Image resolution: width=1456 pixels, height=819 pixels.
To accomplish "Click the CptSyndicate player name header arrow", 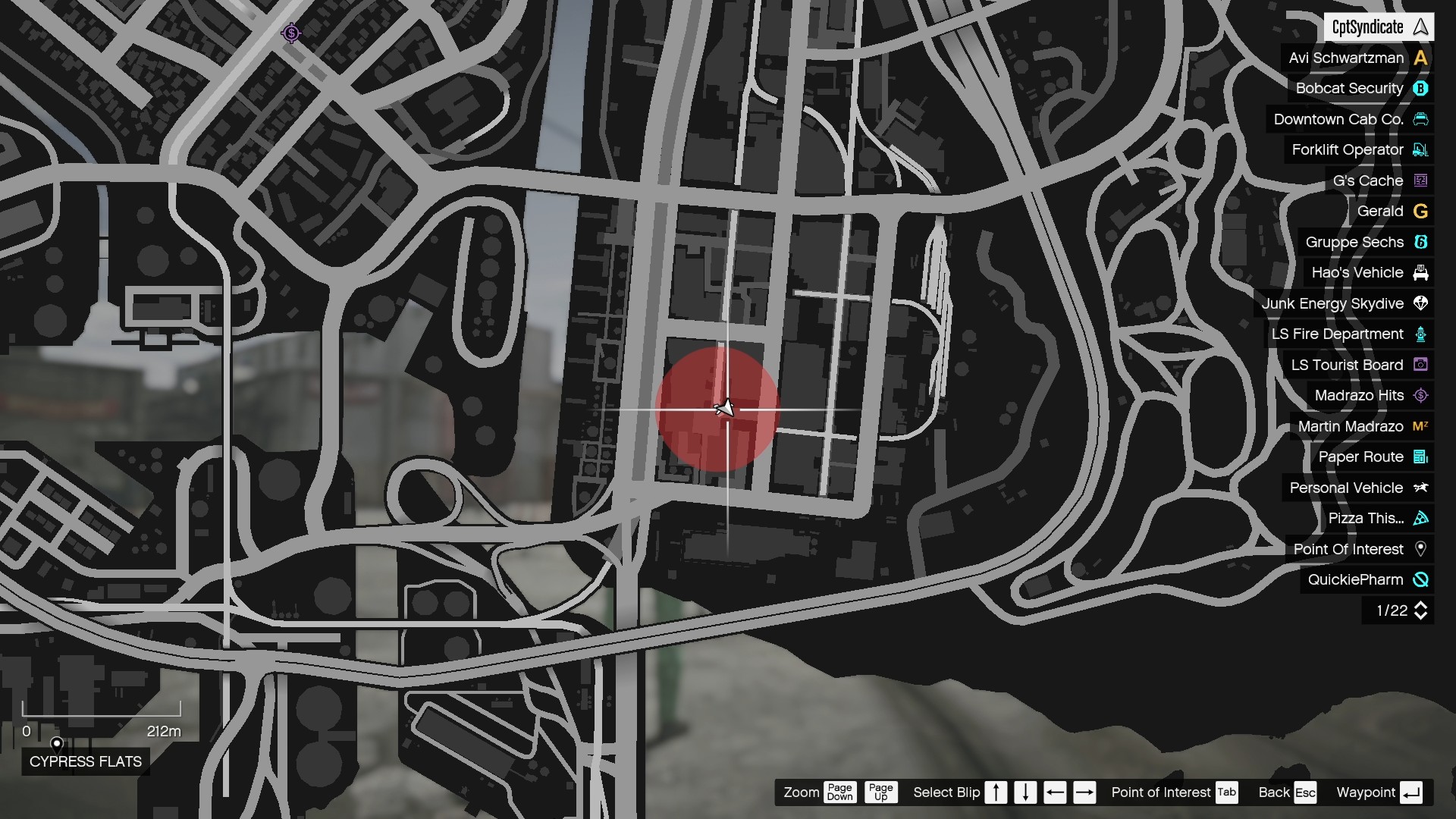I will click(x=1420, y=27).
